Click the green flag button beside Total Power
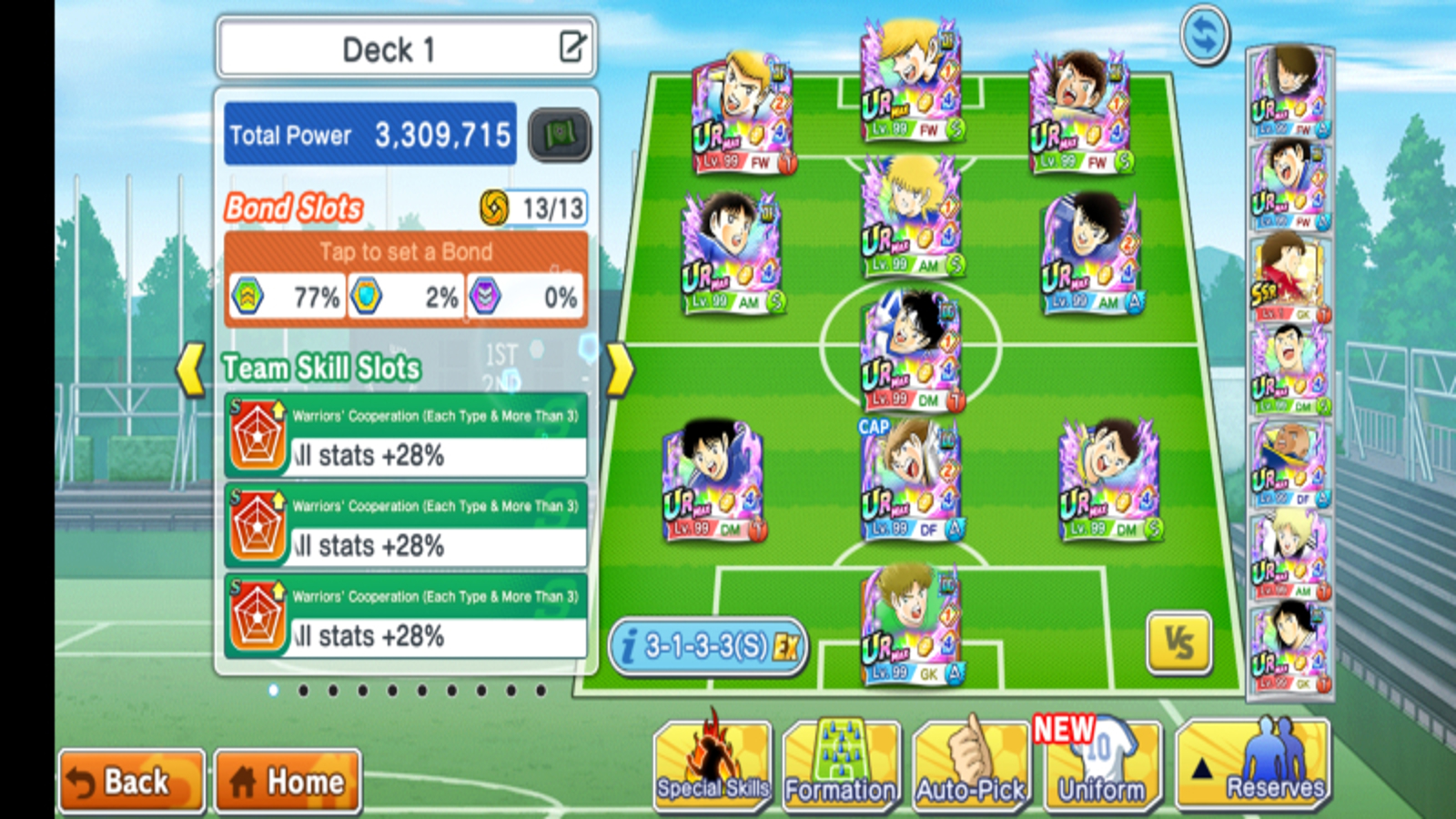 559,136
